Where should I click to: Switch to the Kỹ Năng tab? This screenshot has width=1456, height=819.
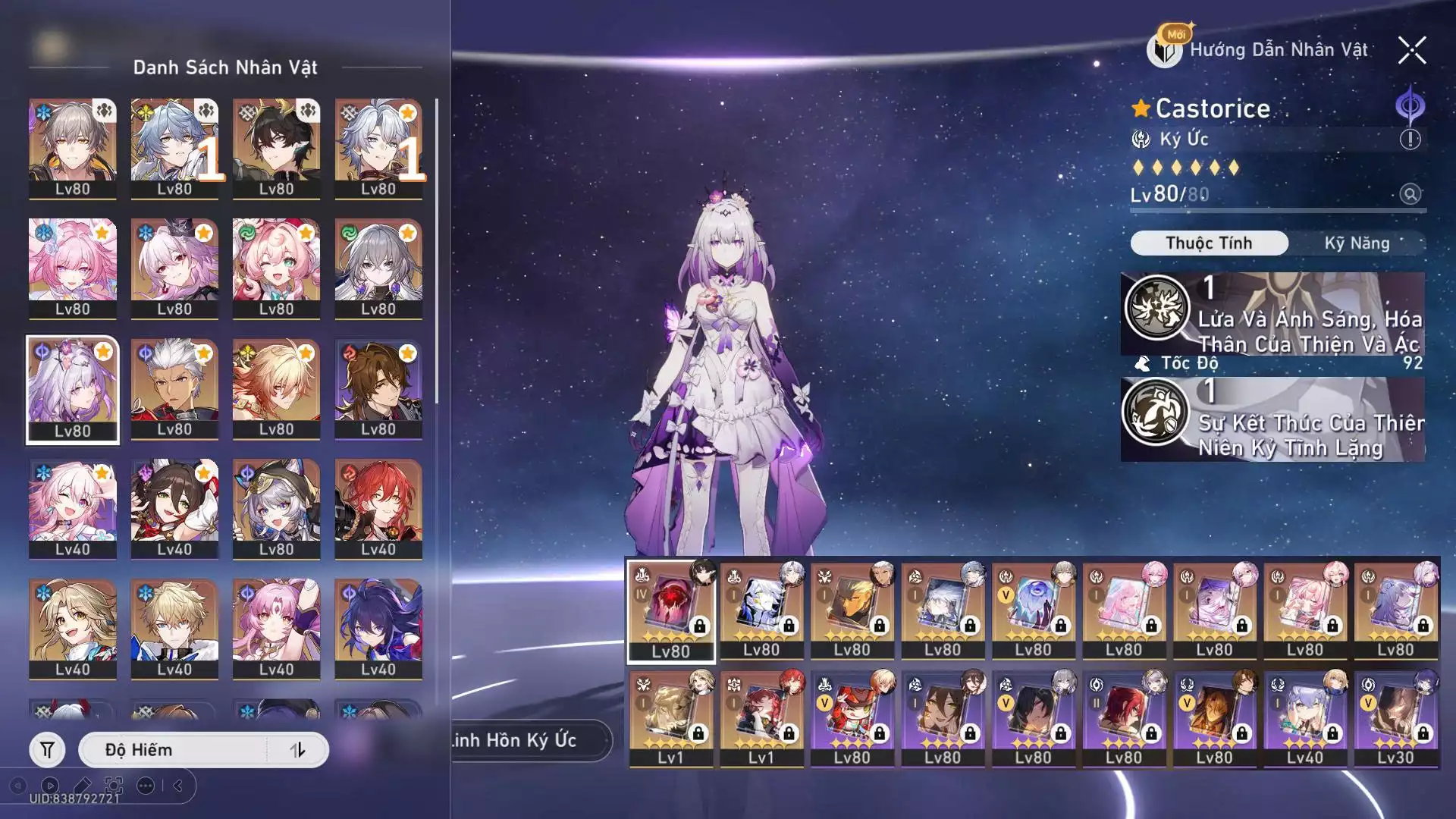click(x=1356, y=243)
